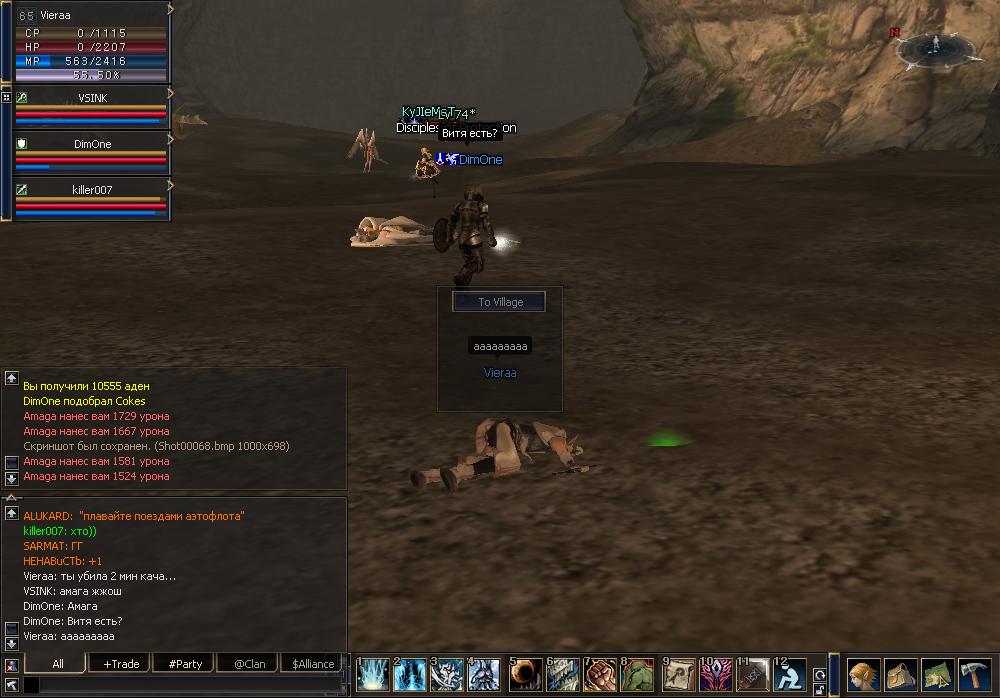Use the dark orb skill in slot 5
The image size is (1000, 698).
point(525,675)
